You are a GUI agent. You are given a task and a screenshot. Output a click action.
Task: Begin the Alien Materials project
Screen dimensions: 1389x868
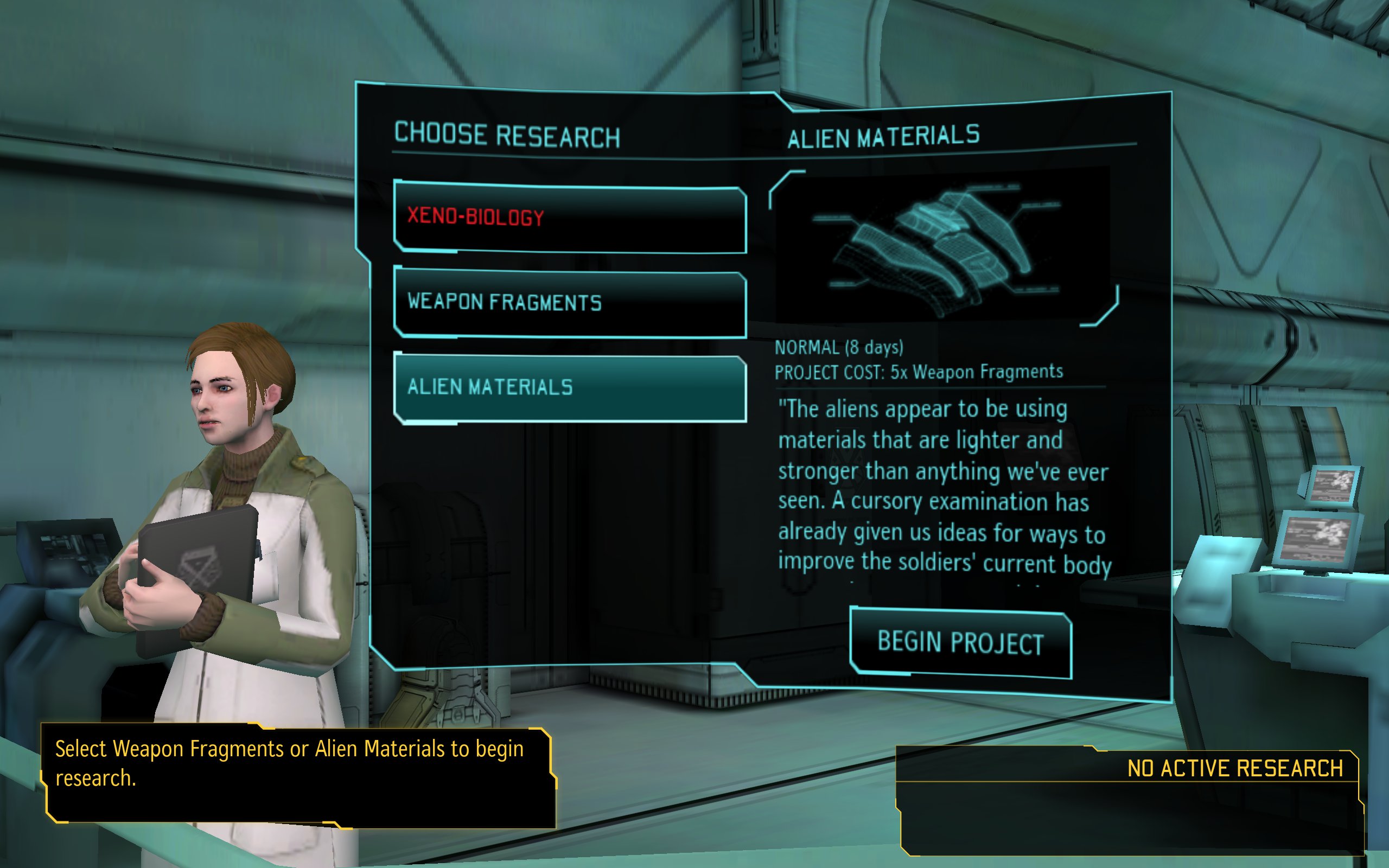point(960,642)
